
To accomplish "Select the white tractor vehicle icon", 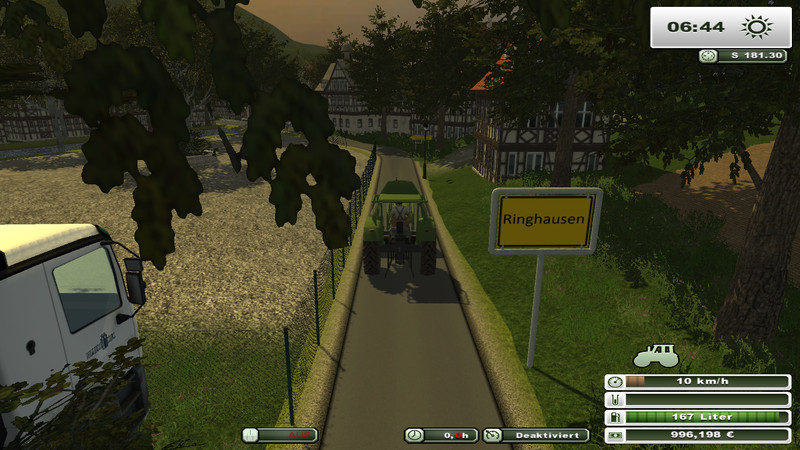I will tap(656, 356).
